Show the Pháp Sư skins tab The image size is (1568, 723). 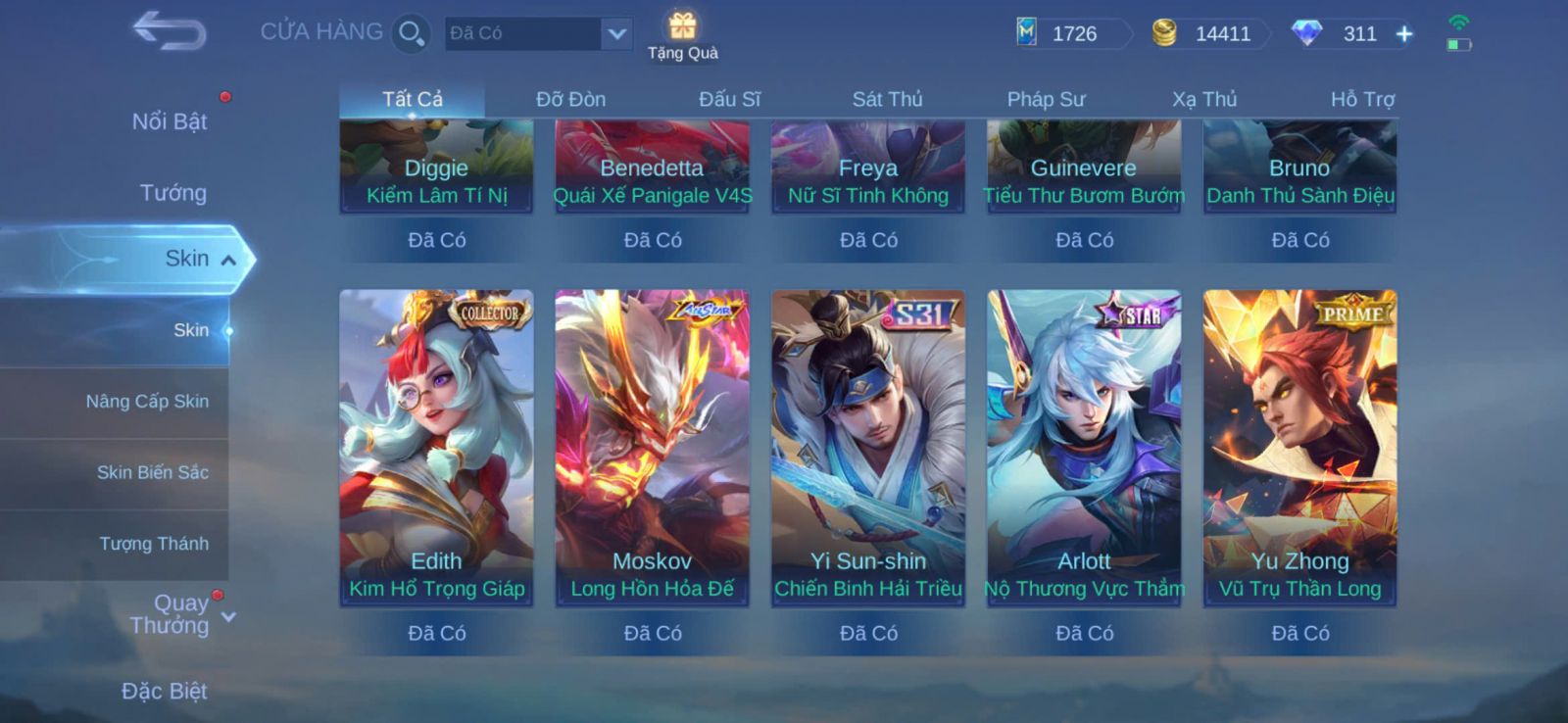click(1046, 99)
